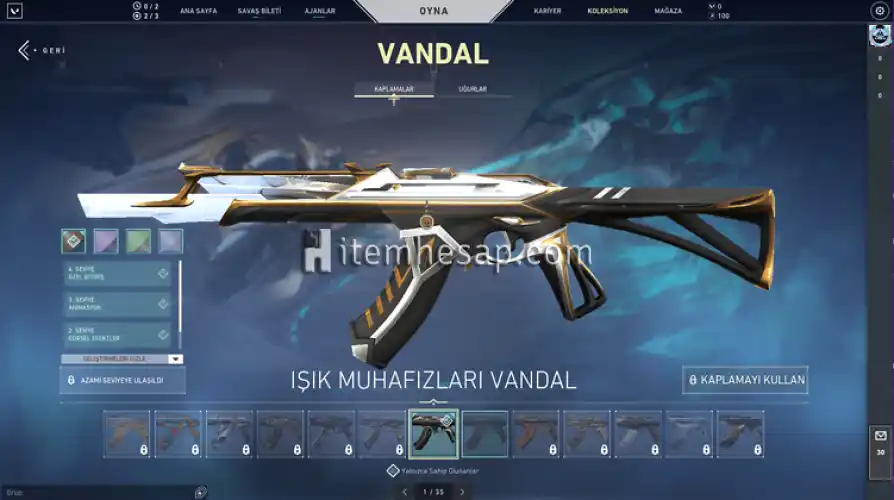Go back using the GERİ arrow
Screen dimensions: 894x500
pos(25,50)
